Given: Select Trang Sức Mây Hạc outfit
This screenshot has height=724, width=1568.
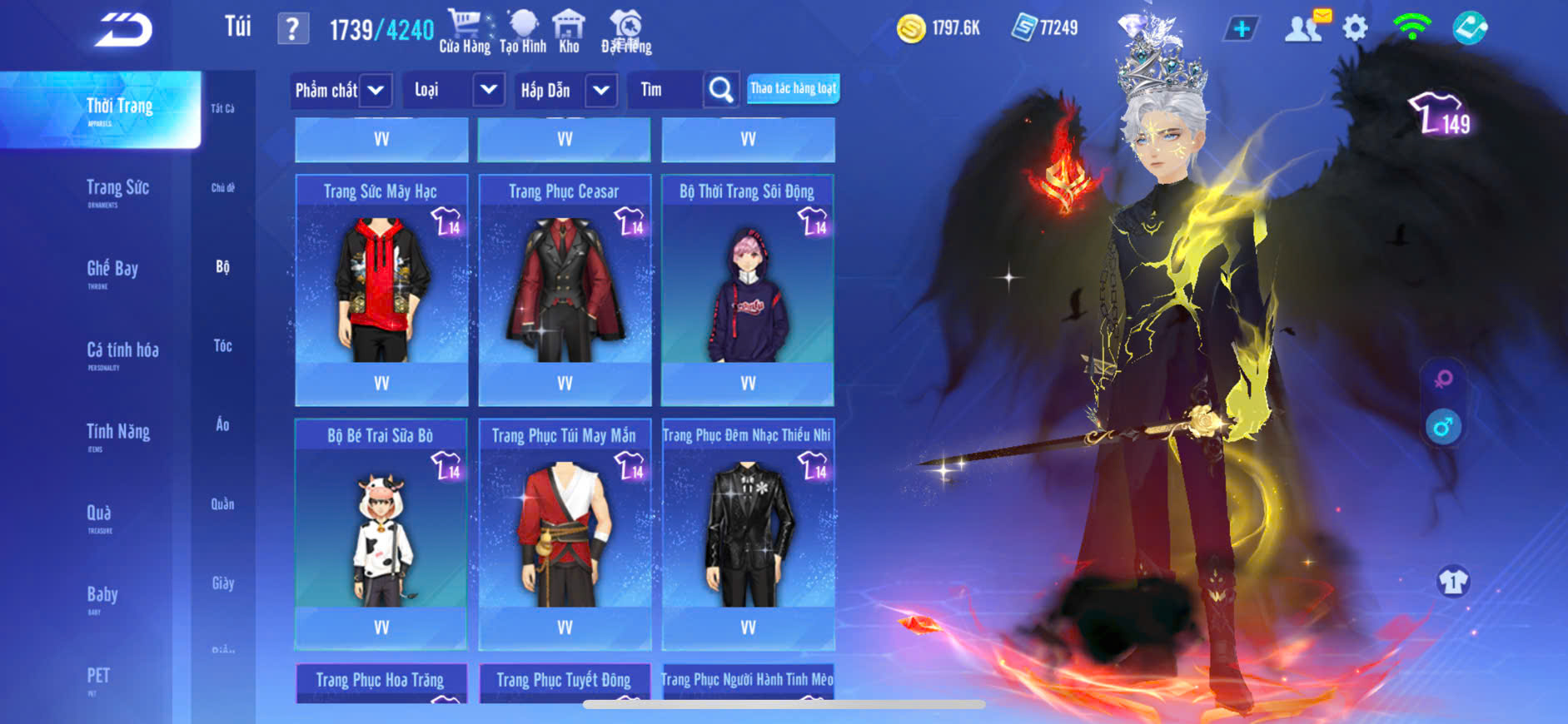Looking at the screenshot, I should click(381, 287).
